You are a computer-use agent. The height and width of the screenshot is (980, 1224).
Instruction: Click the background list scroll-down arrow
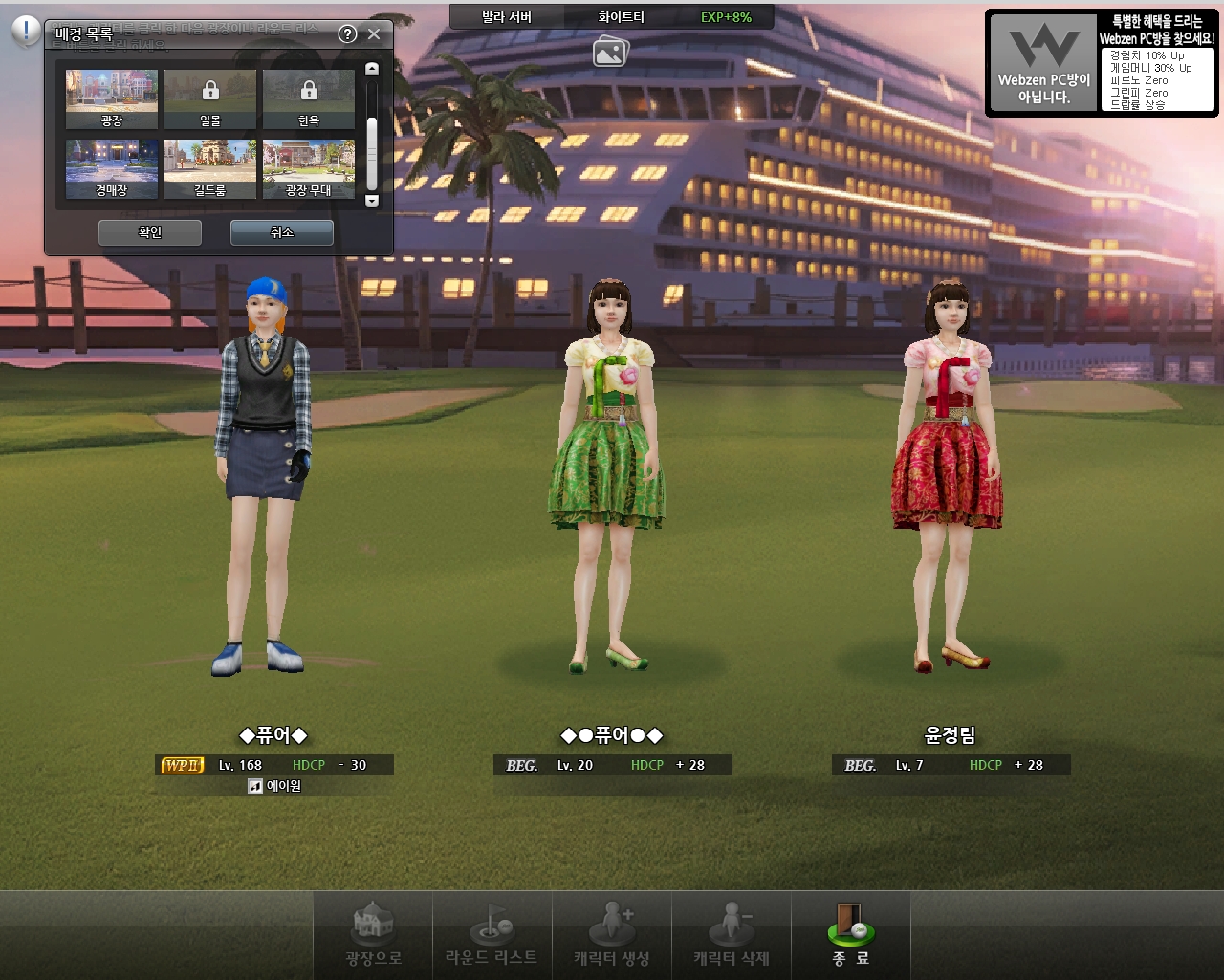372,201
